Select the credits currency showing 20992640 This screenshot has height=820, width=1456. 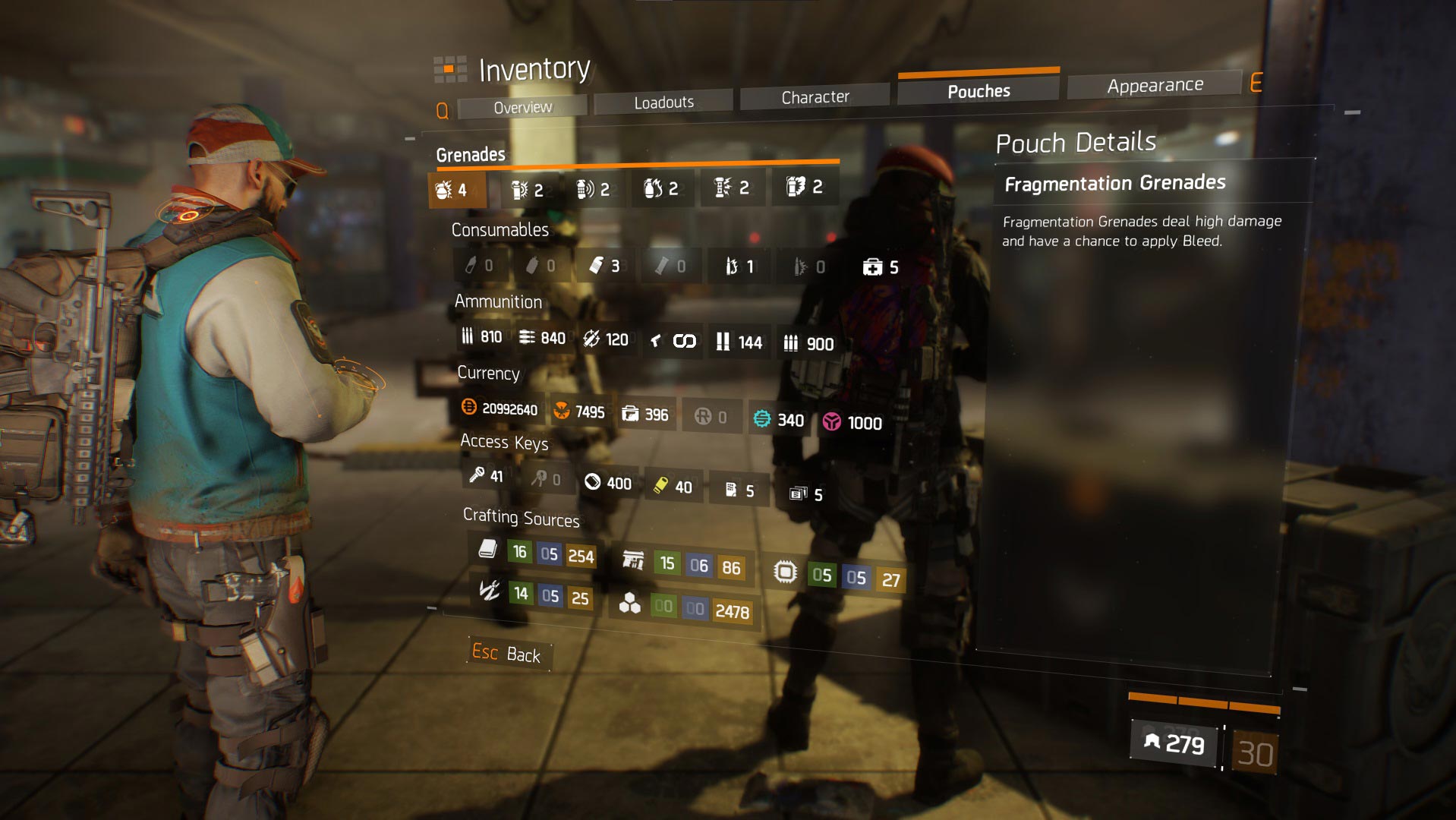click(x=500, y=408)
